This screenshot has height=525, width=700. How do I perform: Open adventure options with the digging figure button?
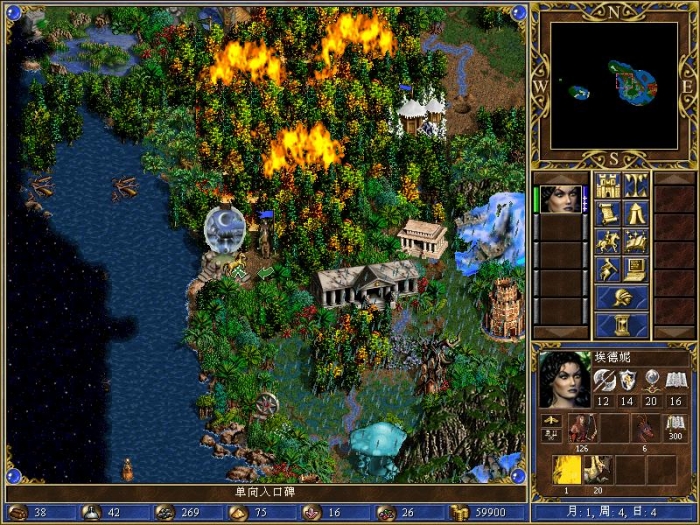(x=608, y=269)
